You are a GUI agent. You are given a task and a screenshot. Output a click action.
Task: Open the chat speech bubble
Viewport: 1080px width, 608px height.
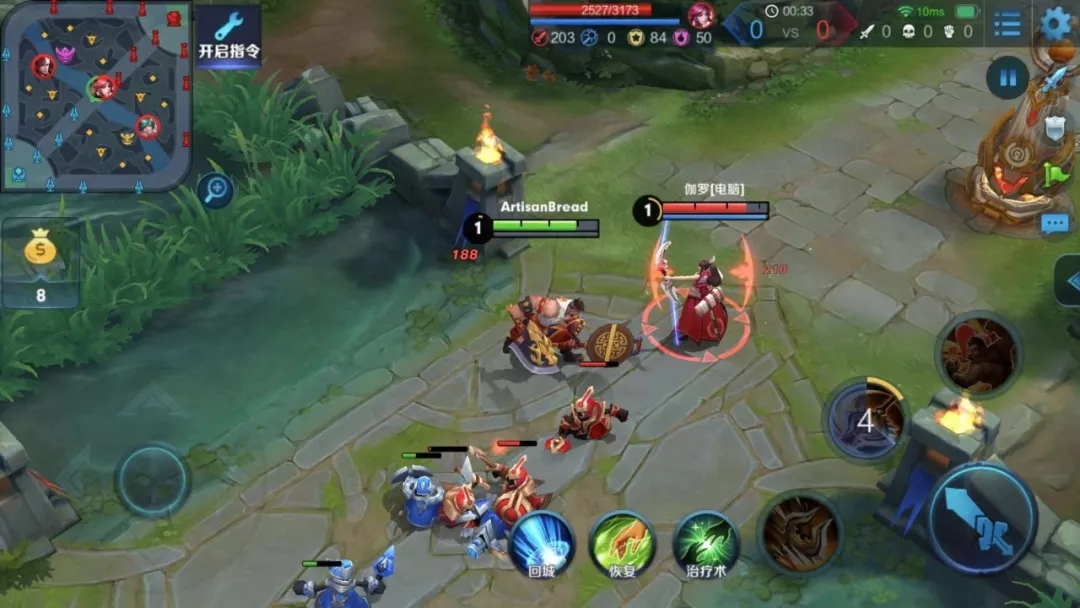click(1055, 223)
